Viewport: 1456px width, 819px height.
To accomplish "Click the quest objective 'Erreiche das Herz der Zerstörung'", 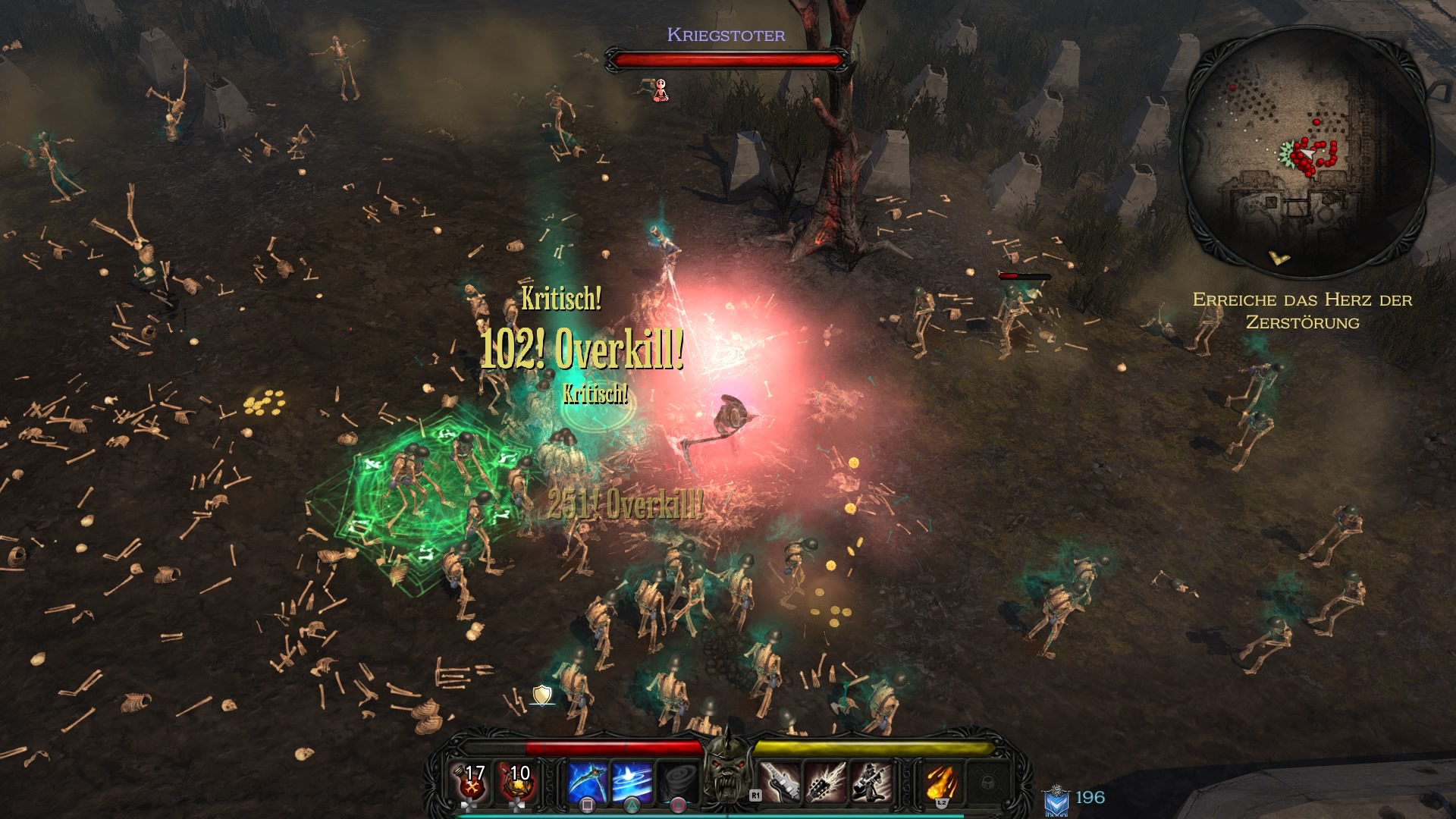I will pos(1302,311).
